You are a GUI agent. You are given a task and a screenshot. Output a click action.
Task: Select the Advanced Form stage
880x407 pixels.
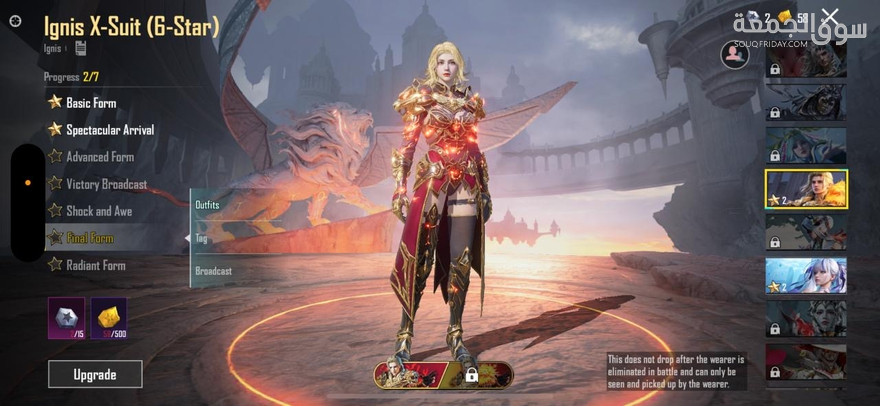click(99, 157)
